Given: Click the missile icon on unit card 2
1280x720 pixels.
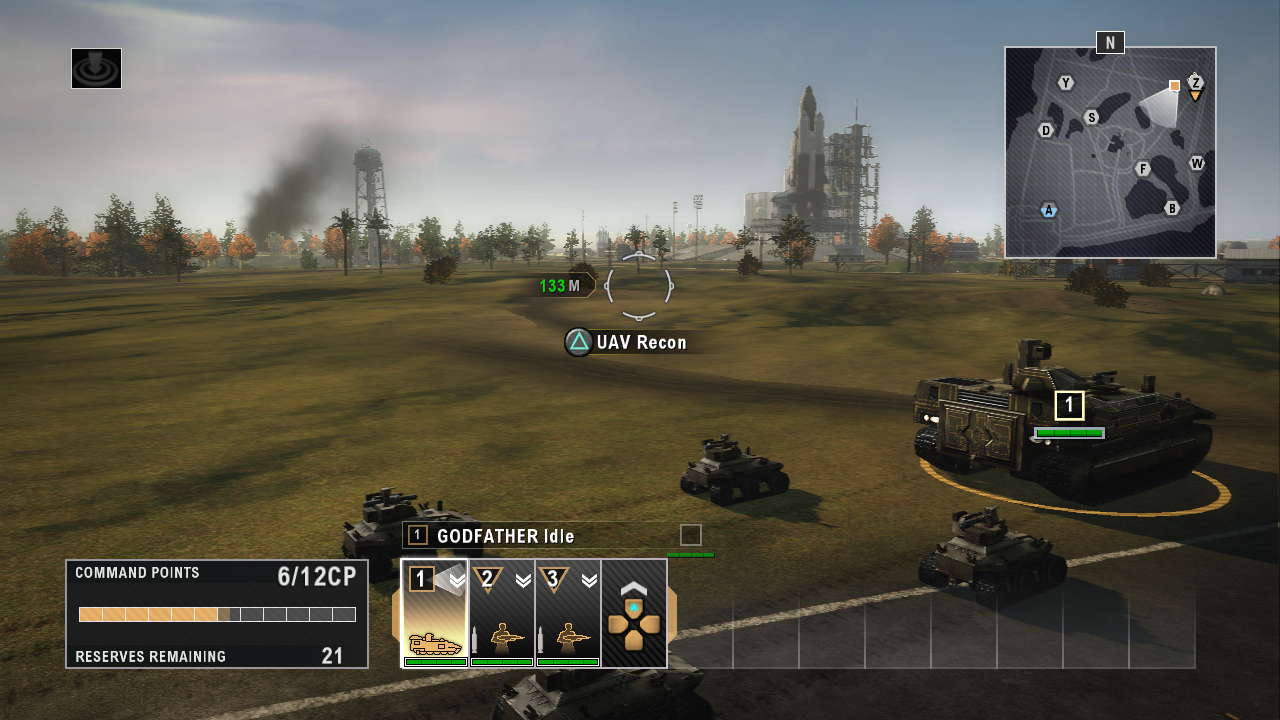Looking at the screenshot, I should pyautogui.click(x=476, y=639).
